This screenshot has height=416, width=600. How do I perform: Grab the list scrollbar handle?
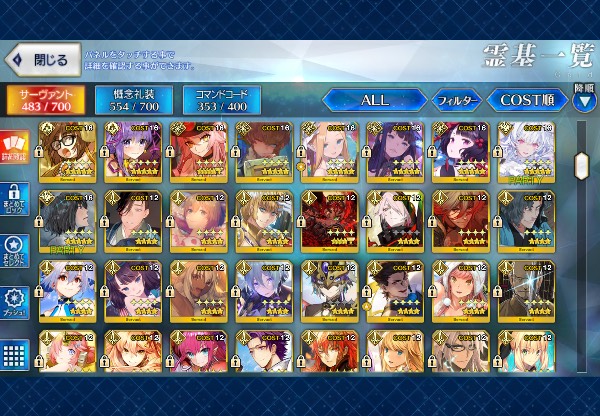coord(582,163)
